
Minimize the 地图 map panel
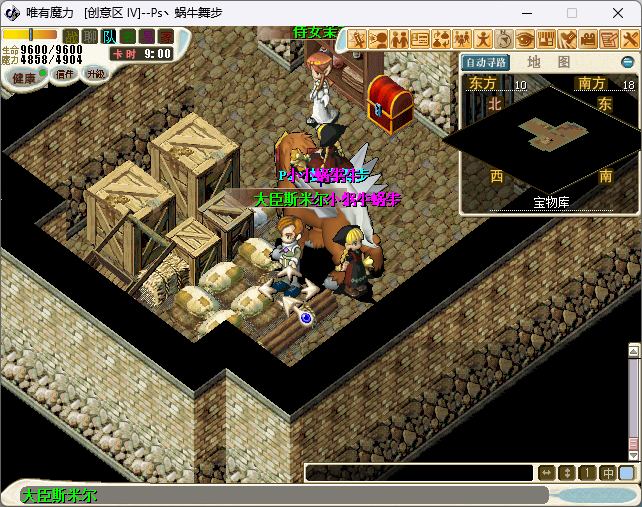point(628,62)
